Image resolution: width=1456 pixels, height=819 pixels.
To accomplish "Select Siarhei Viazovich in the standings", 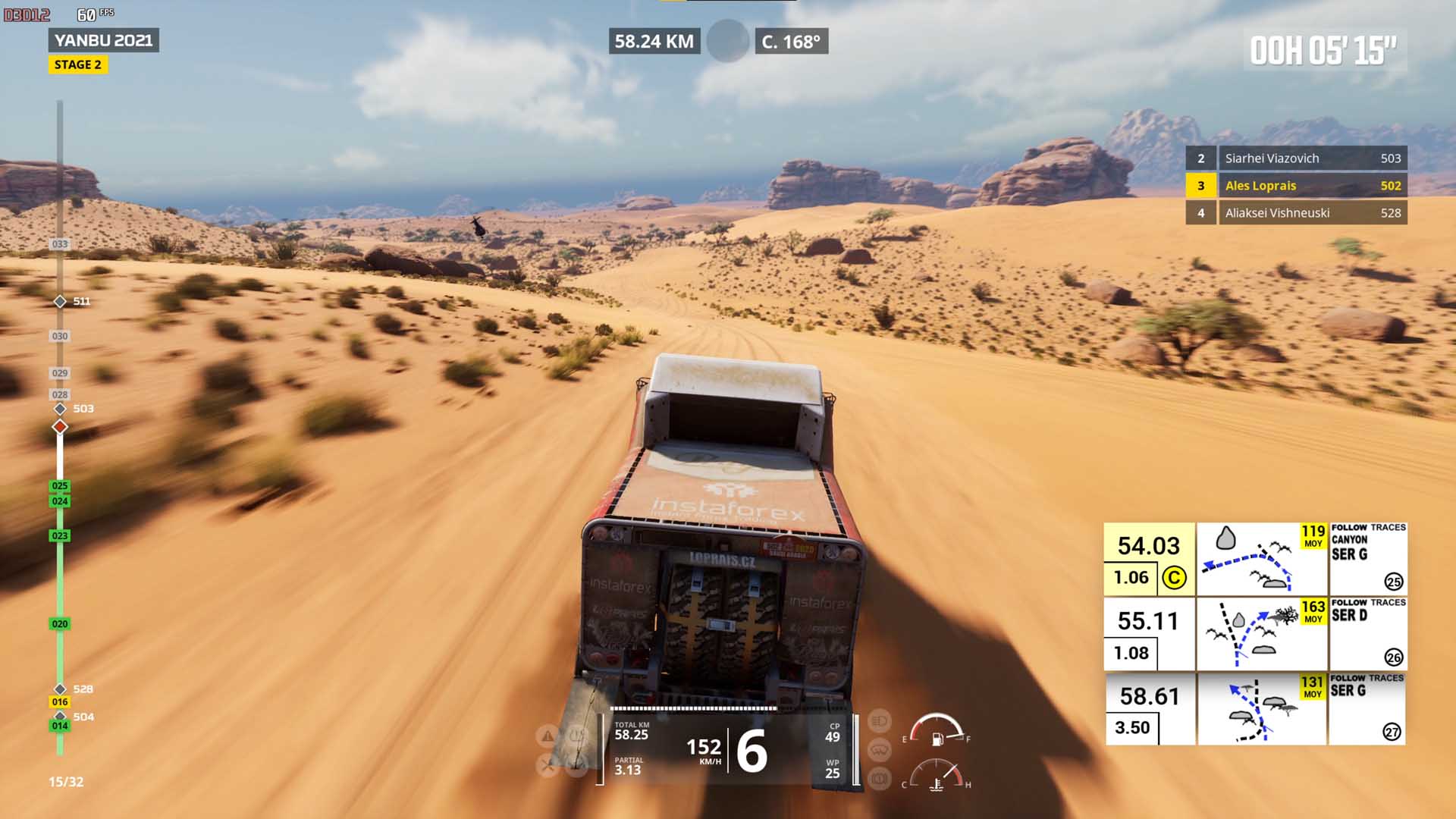I will [1296, 158].
